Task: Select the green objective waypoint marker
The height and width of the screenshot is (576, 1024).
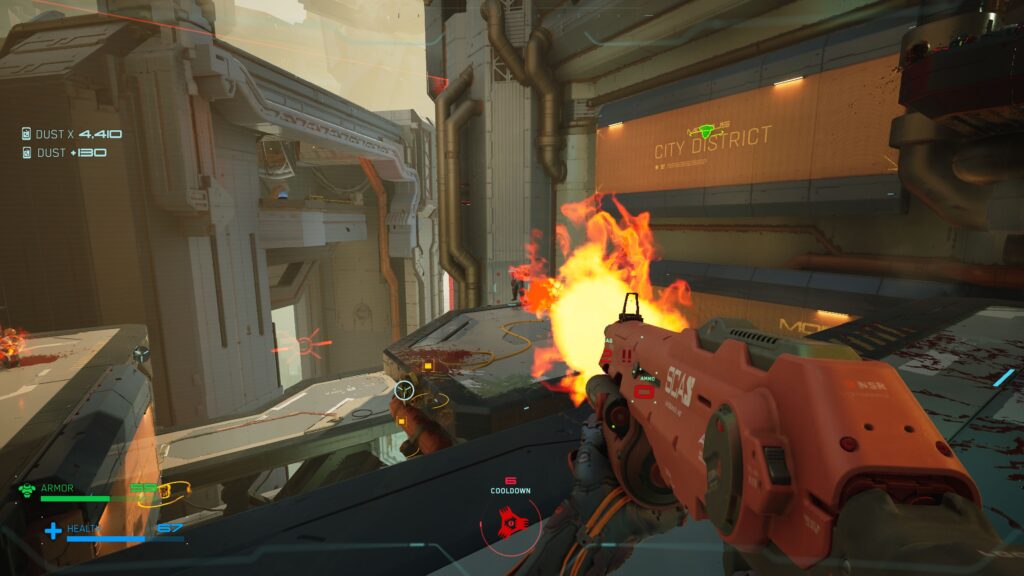Action: click(709, 131)
